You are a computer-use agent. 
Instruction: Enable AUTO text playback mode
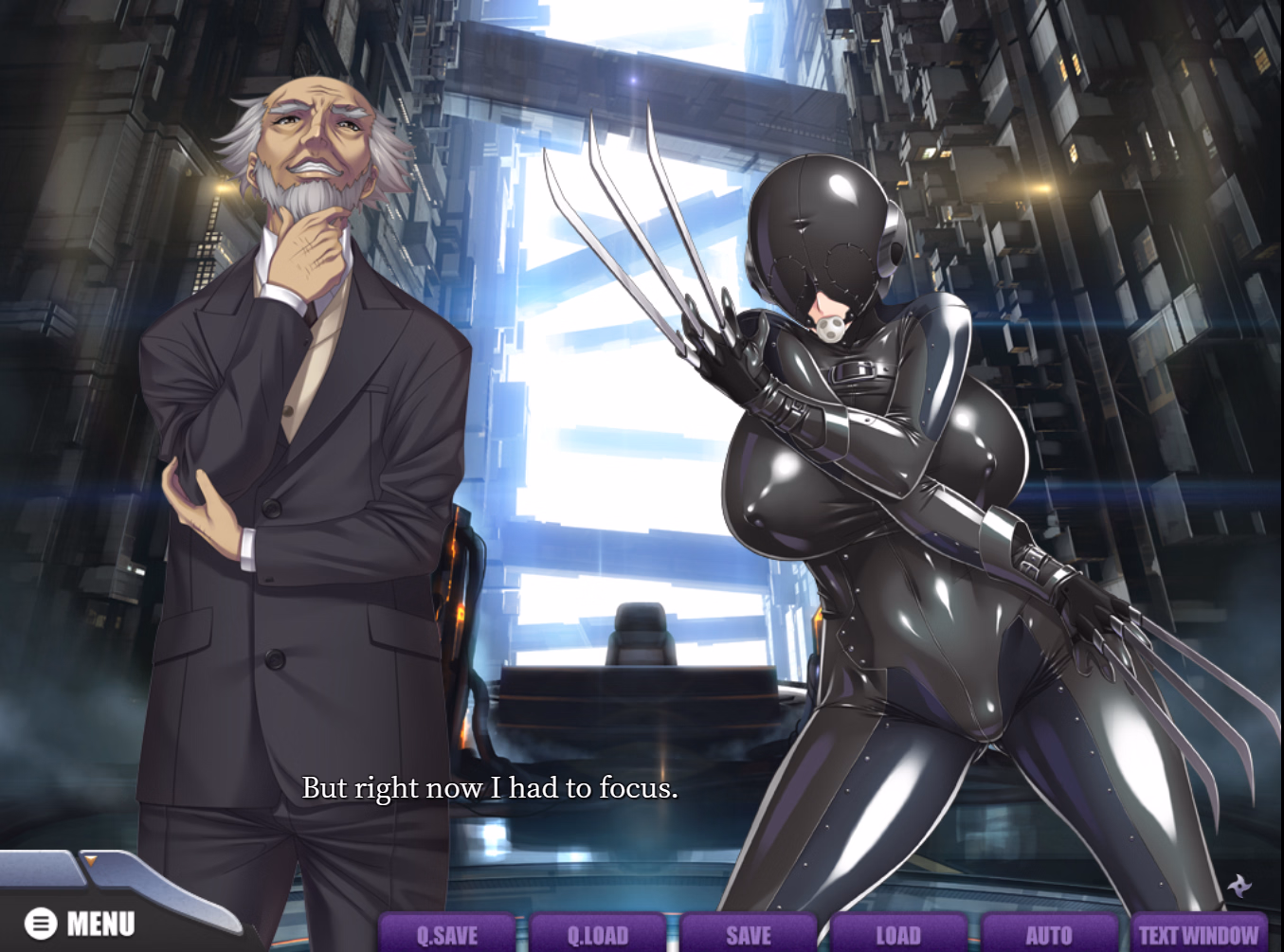pyautogui.click(x=1047, y=935)
